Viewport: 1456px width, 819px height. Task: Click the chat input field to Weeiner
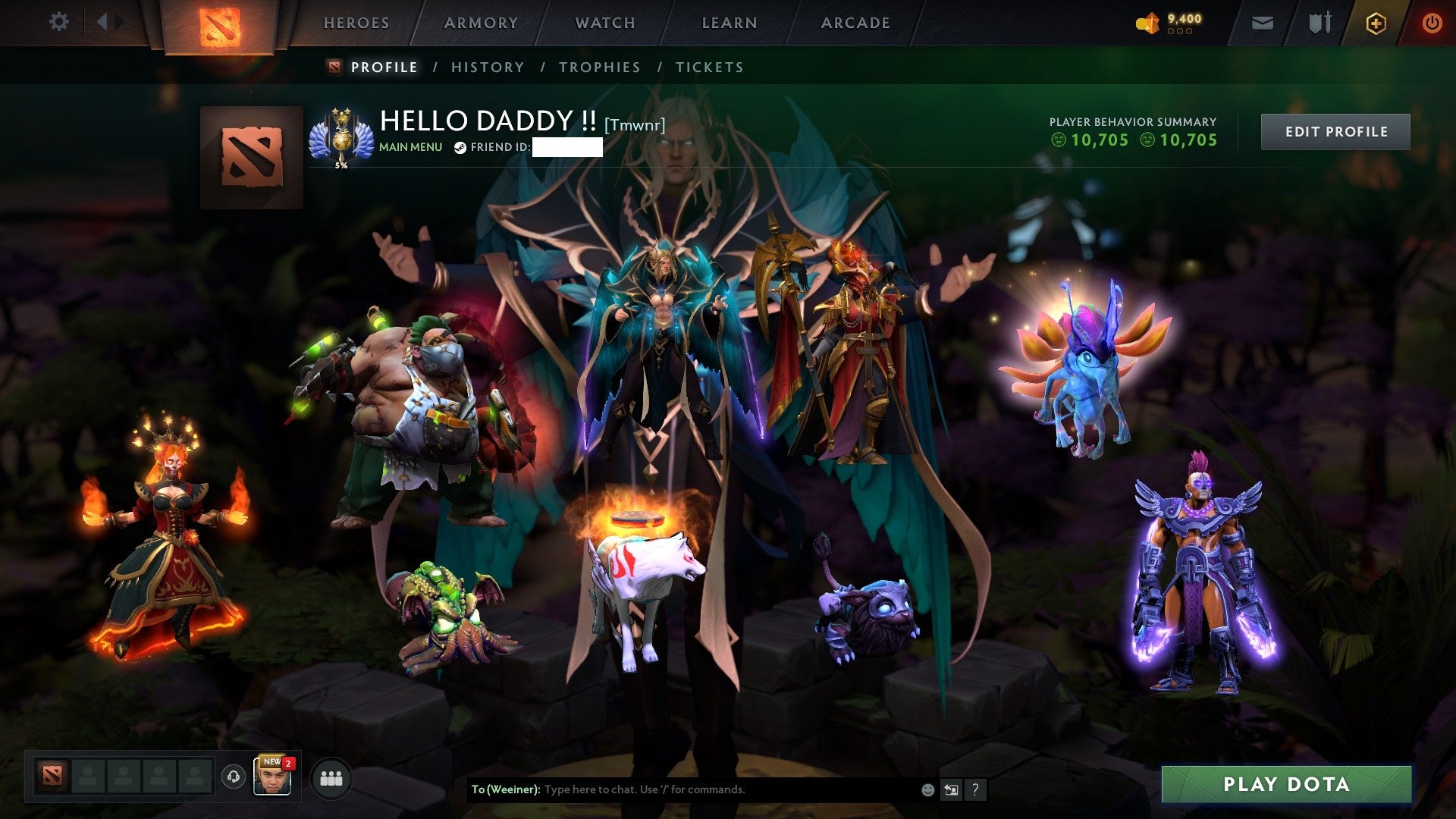point(682,789)
